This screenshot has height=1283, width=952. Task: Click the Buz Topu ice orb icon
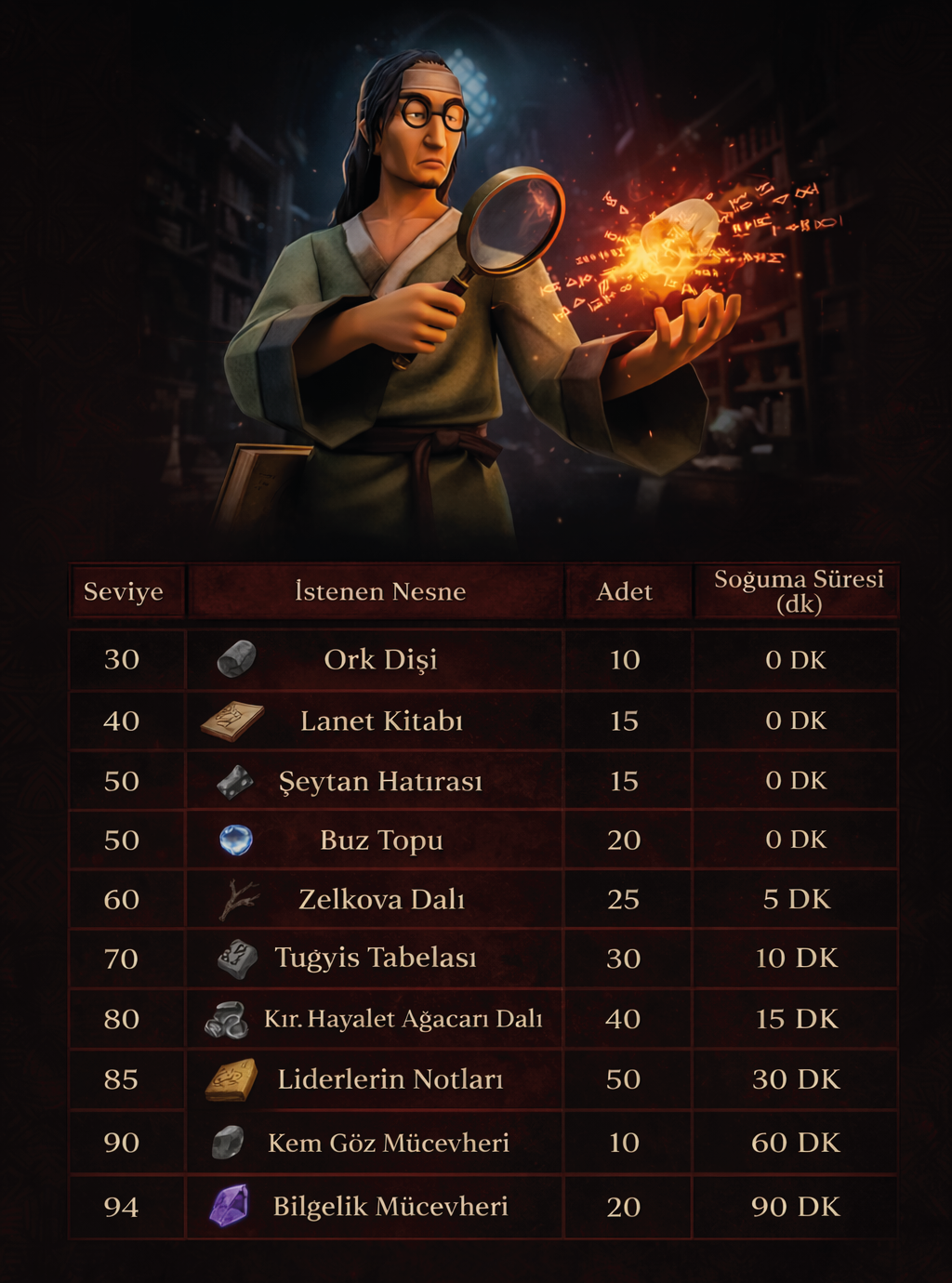tap(235, 840)
